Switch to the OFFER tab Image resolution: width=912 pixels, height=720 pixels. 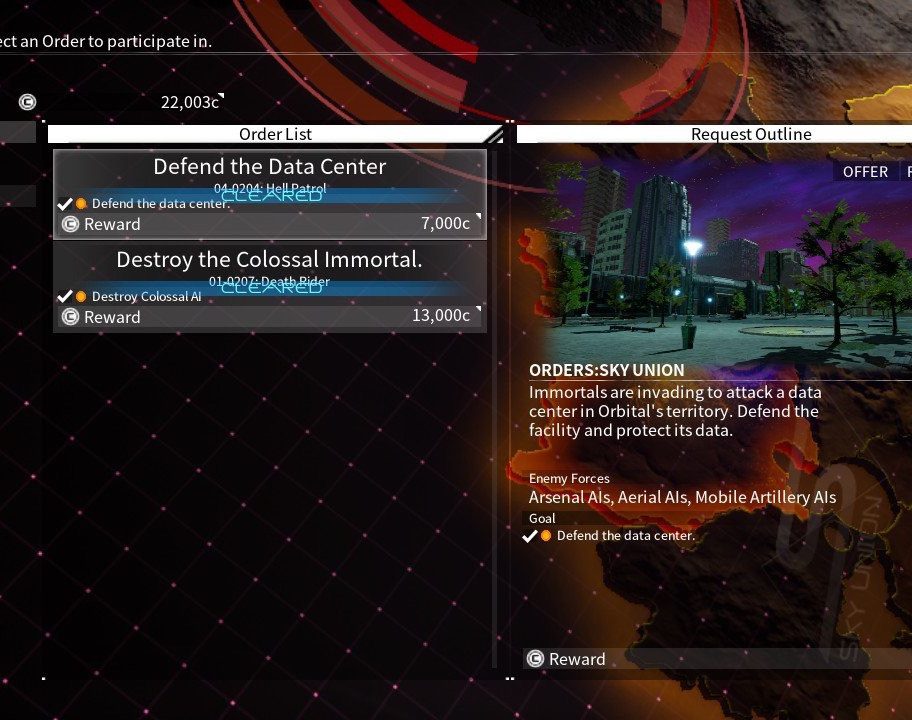coord(865,171)
